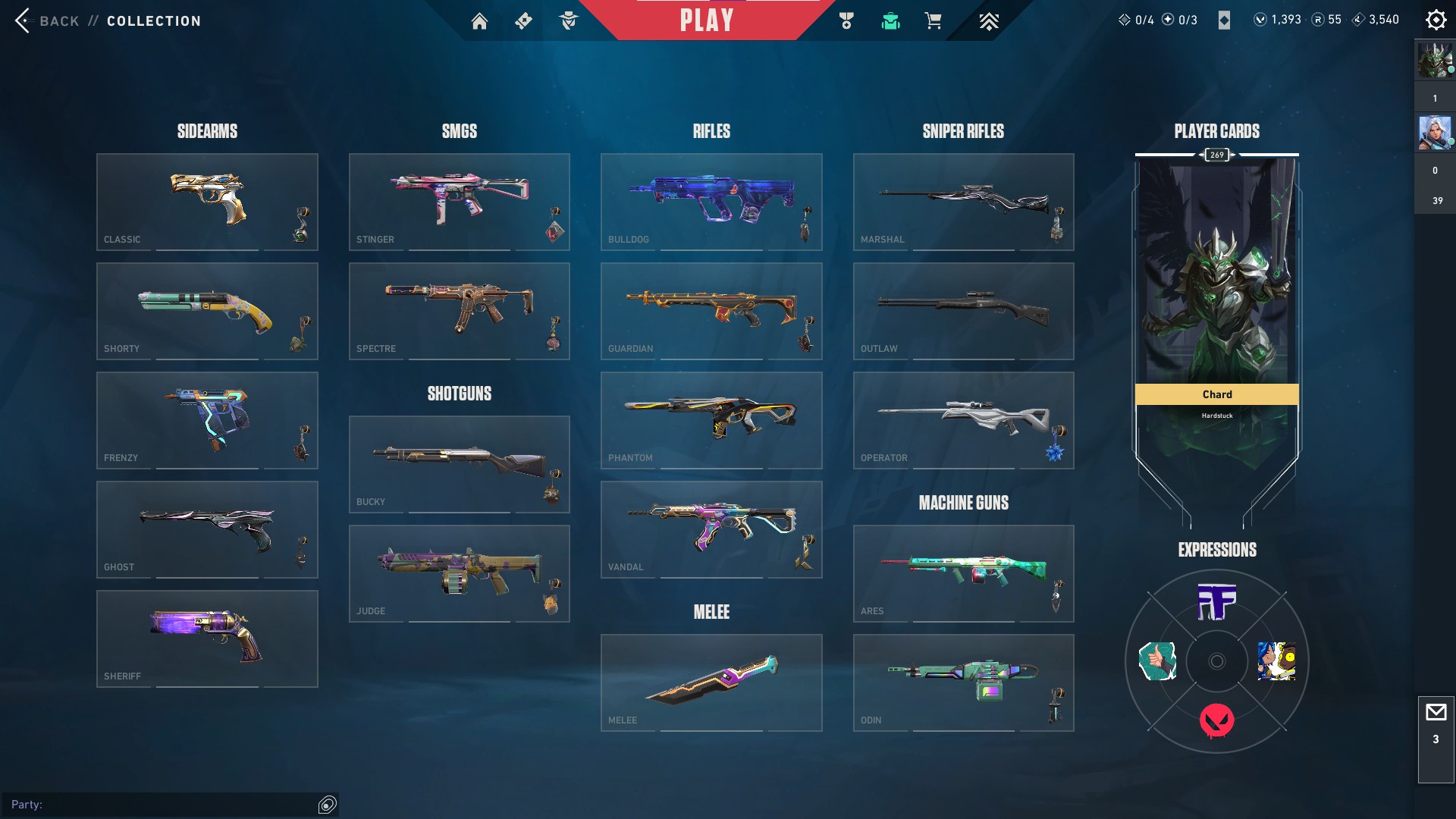The width and height of the screenshot is (1456, 819).
Task: Open the Home screen icon
Action: pyautogui.click(x=480, y=21)
